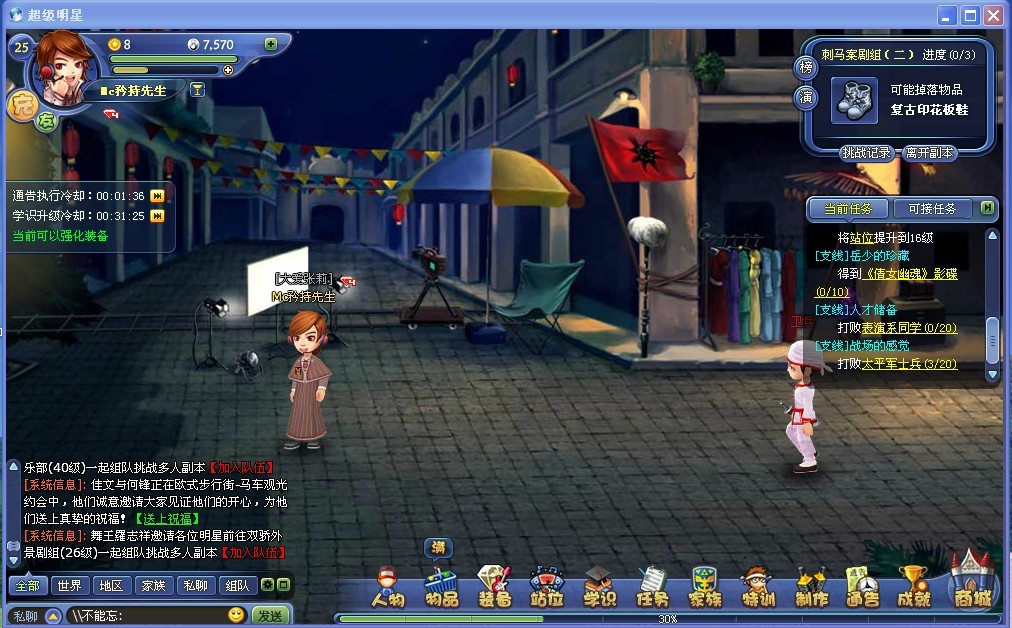This screenshot has height=628, width=1012.
Task: Open the 人物 character menu
Action: [387, 587]
